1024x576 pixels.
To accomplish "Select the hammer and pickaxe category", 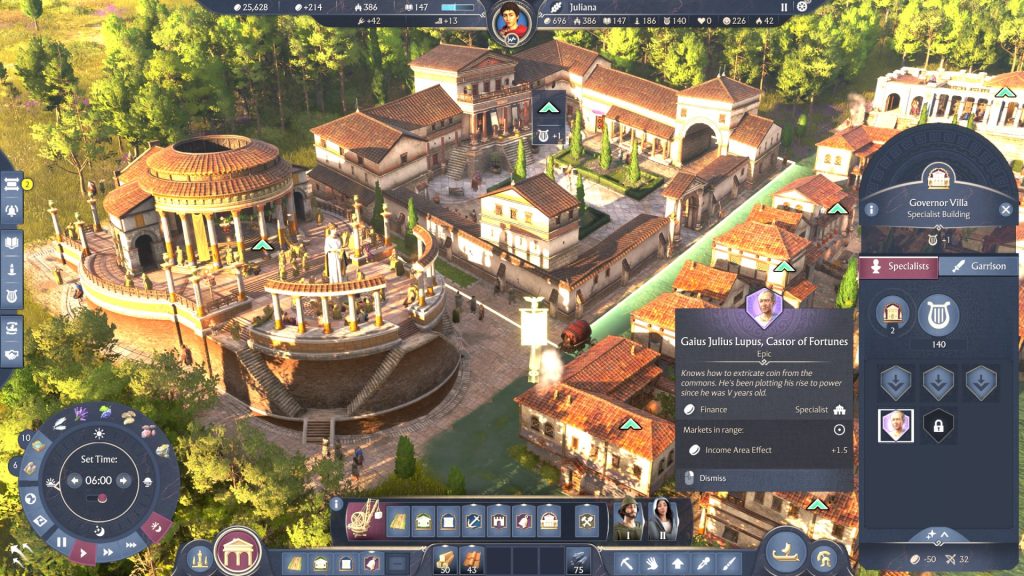I will click(x=587, y=520).
